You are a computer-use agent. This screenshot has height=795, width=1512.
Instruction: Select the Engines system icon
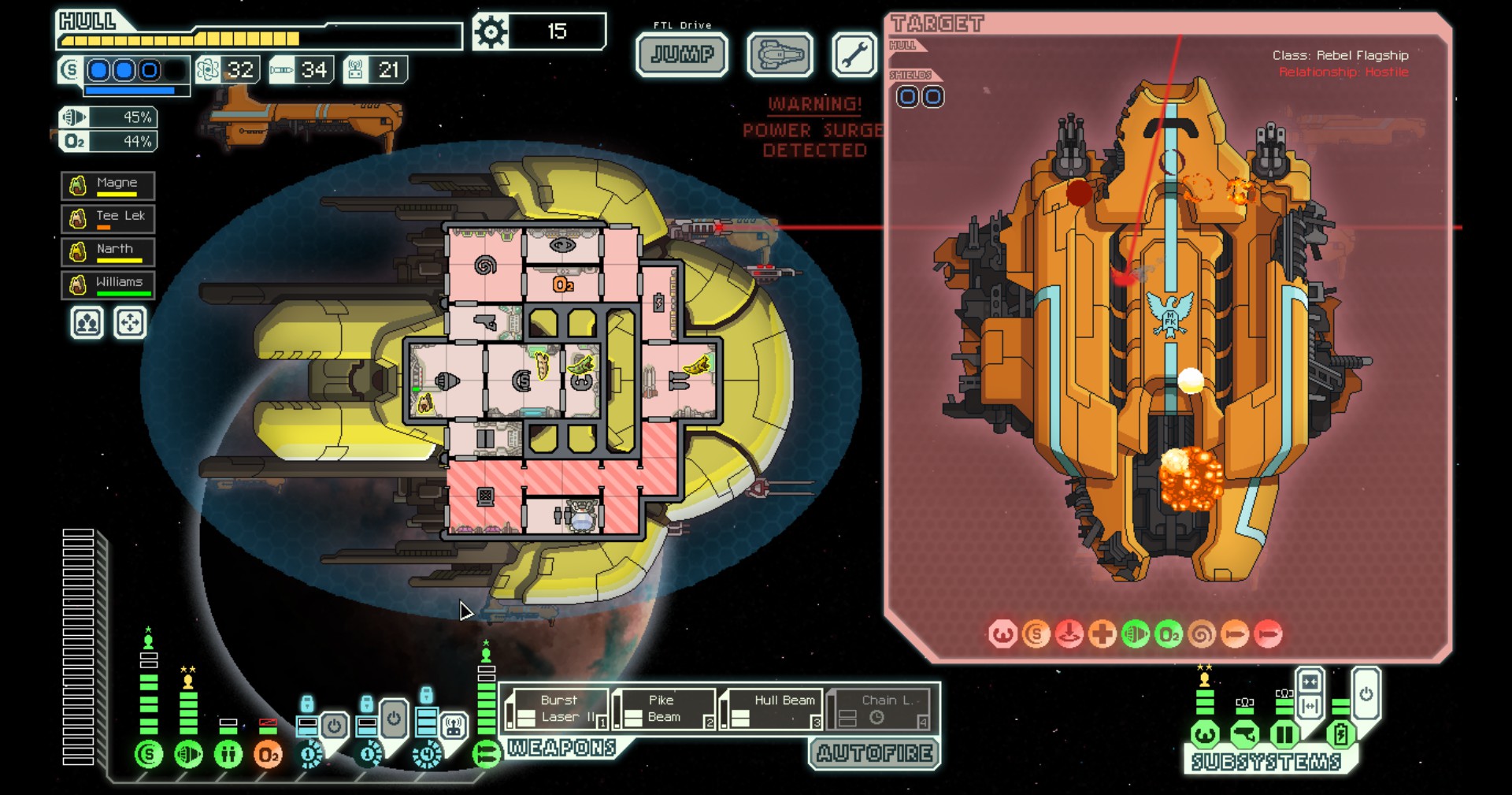188,754
